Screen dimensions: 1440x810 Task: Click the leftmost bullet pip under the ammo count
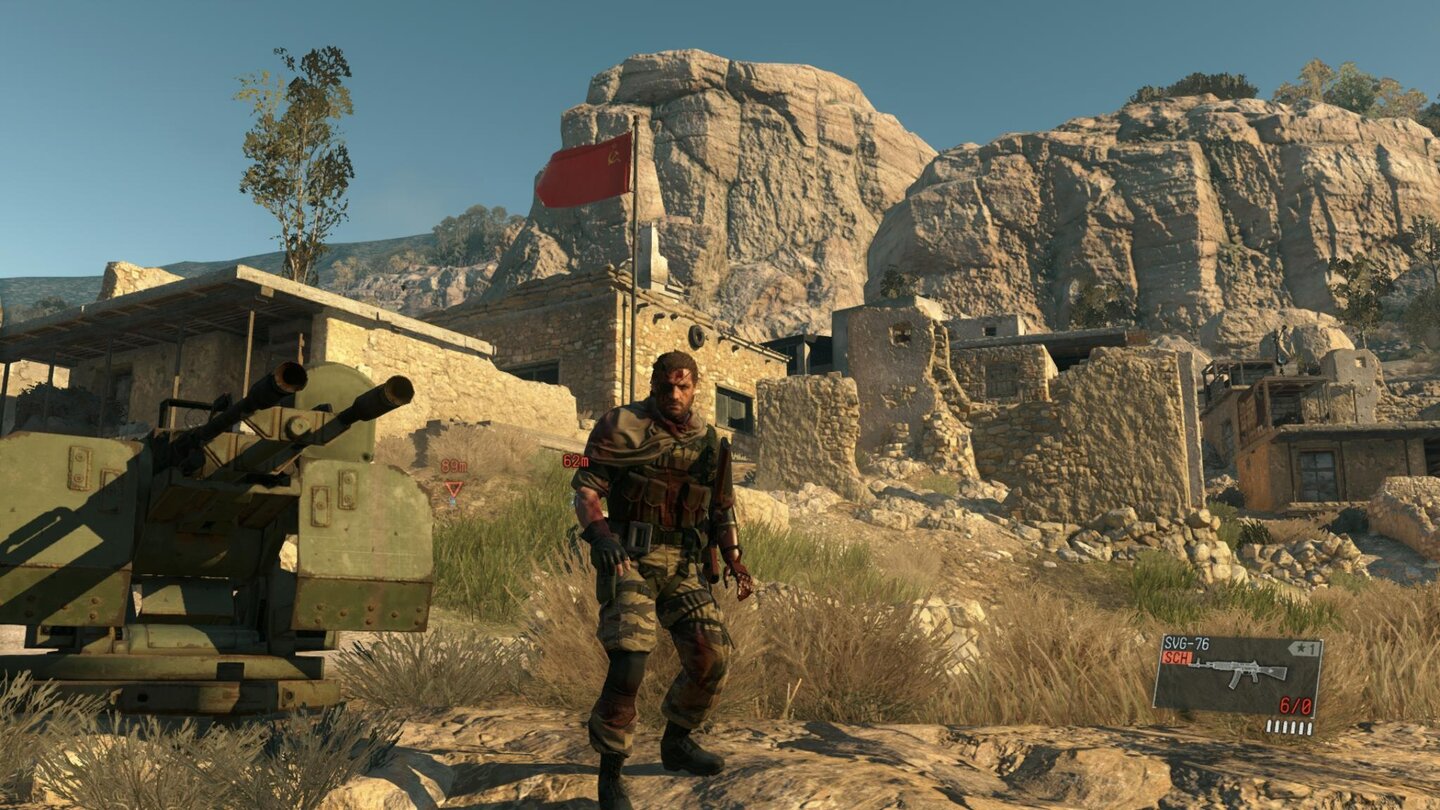coord(1270,726)
